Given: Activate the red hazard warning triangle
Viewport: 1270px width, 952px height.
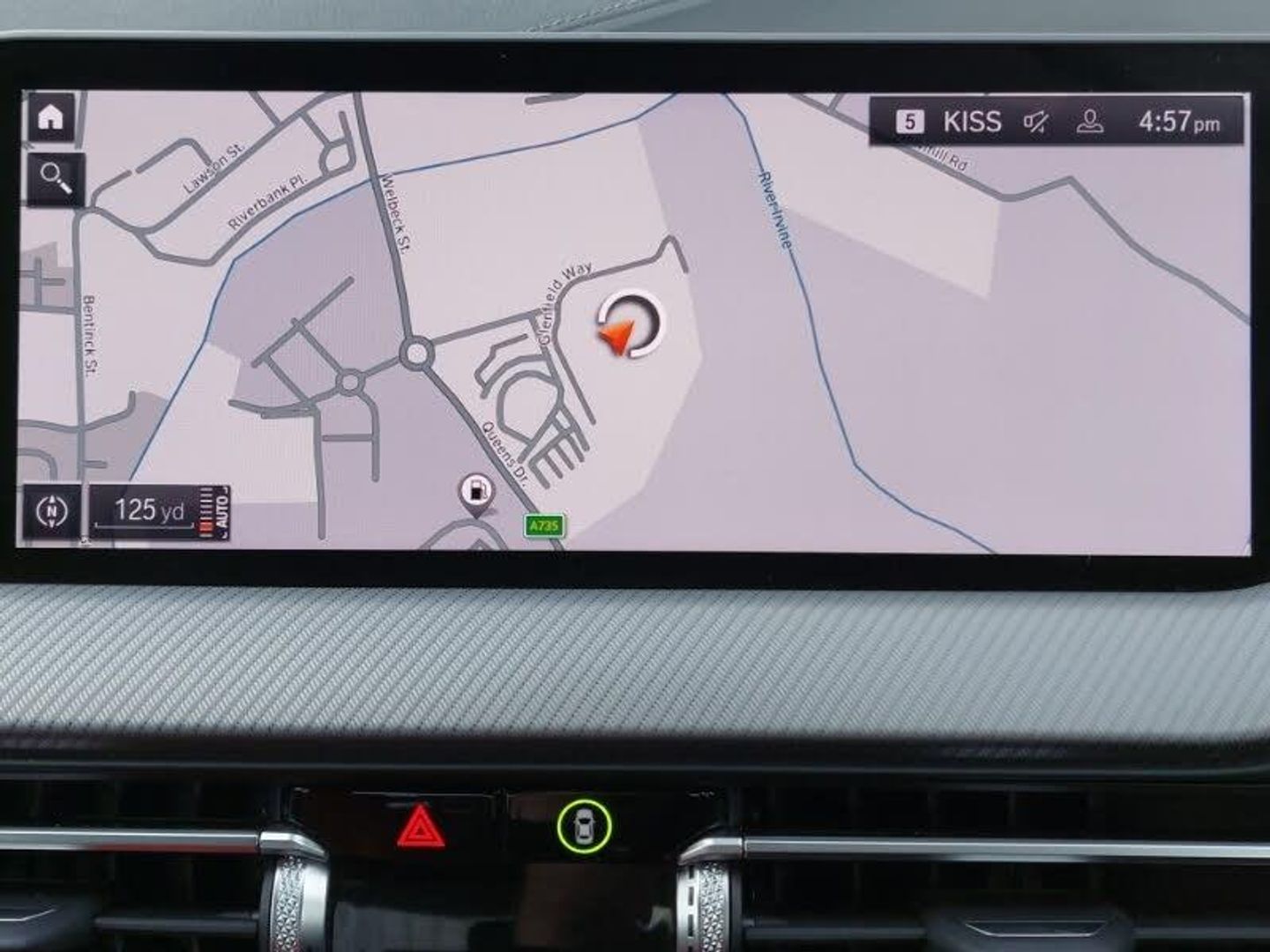Looking at the screenshot, I should tap(421, 827).
